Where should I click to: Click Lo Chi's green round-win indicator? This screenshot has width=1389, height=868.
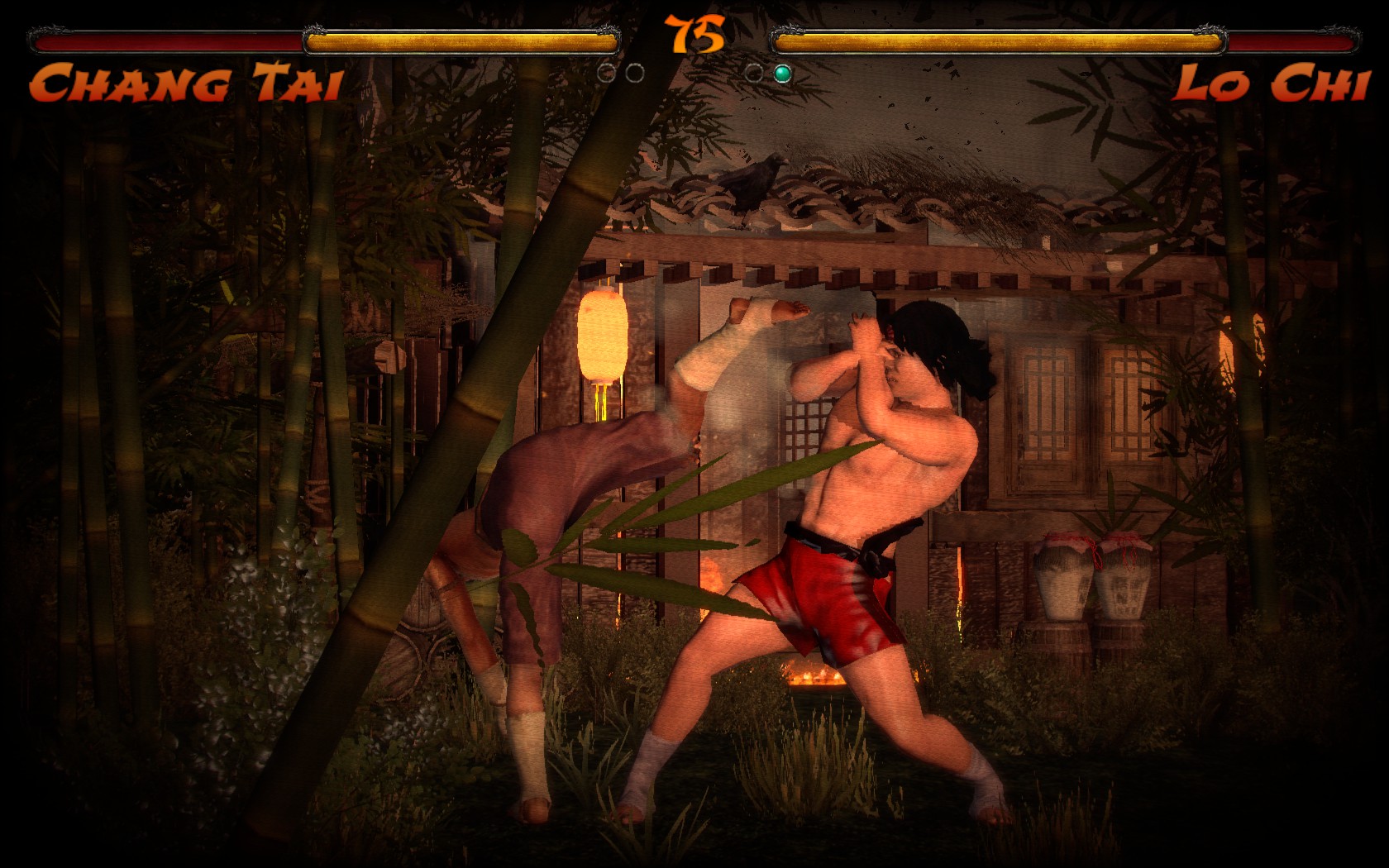[x=782, y=73]
